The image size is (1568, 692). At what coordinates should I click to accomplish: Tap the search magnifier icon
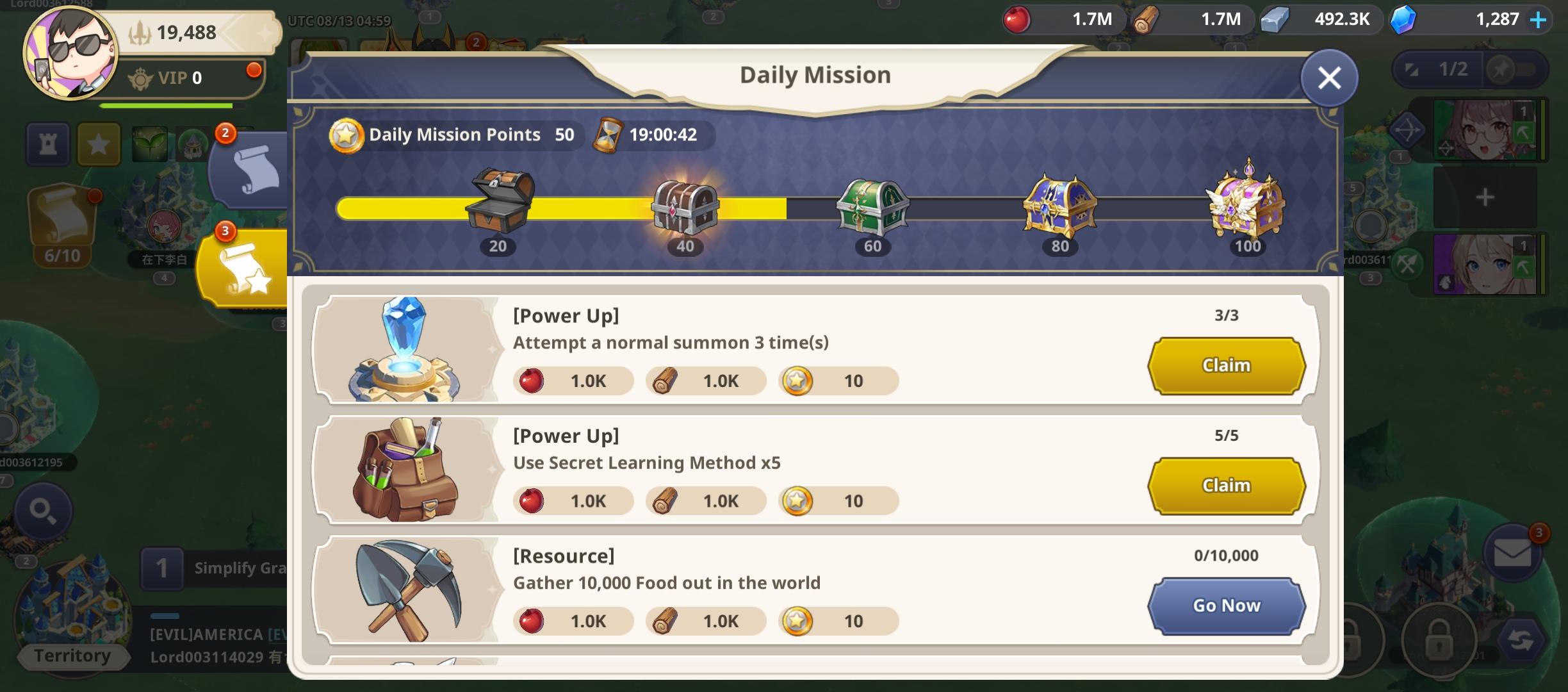pos(42,511)
